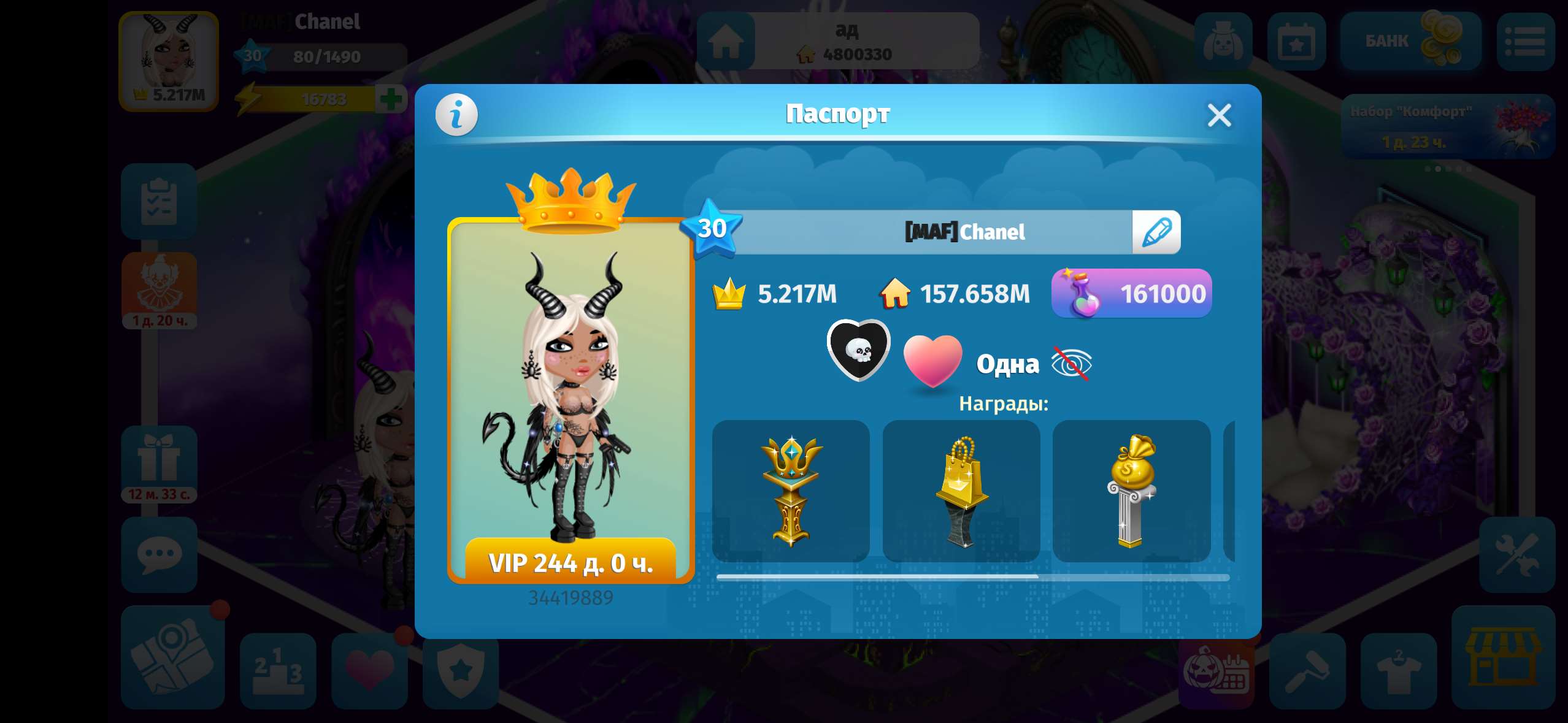
Task: Edit the name with the pencil button
Action: point(1156,232)
